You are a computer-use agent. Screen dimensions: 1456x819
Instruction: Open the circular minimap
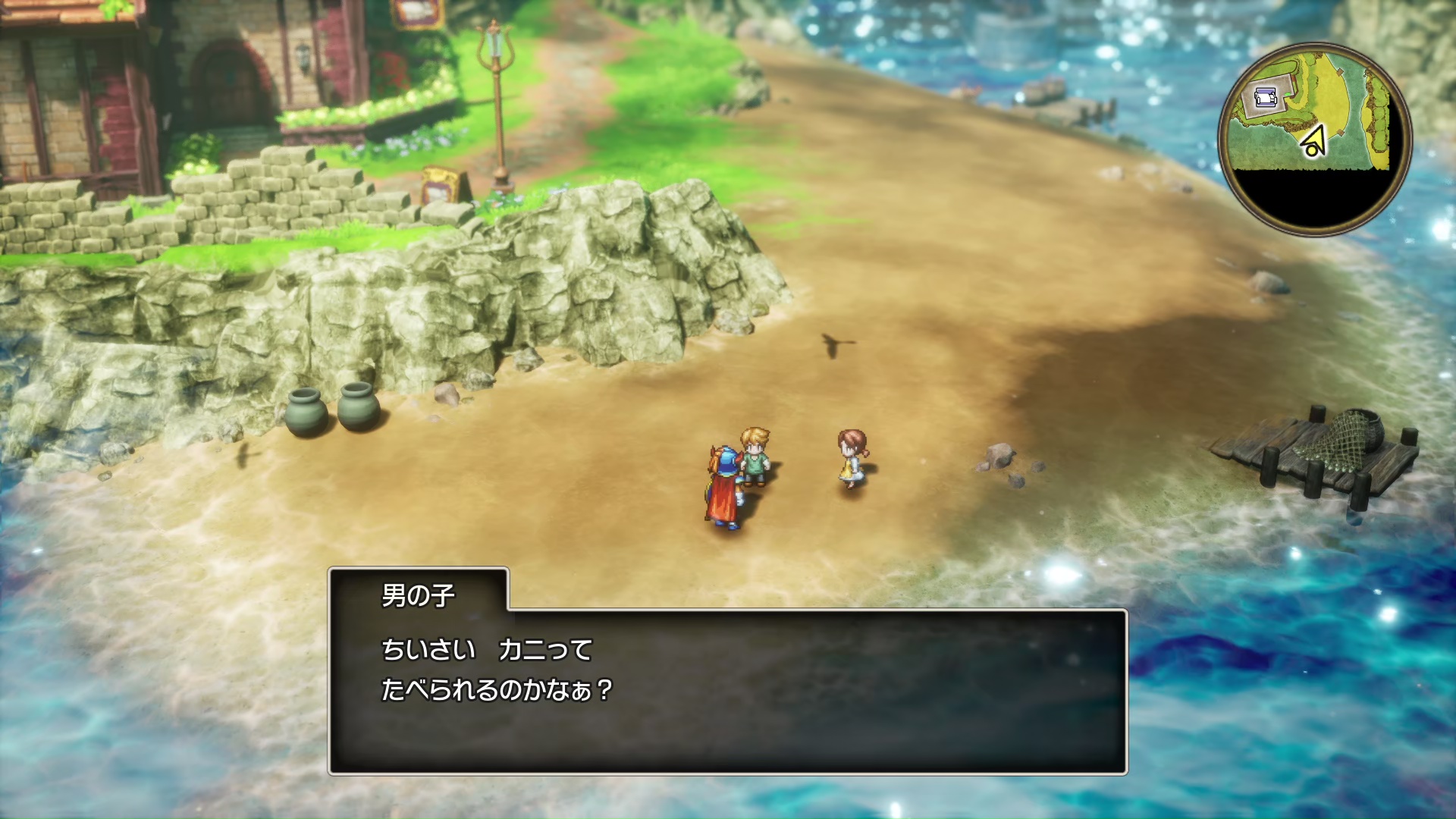pos(1315,140)
